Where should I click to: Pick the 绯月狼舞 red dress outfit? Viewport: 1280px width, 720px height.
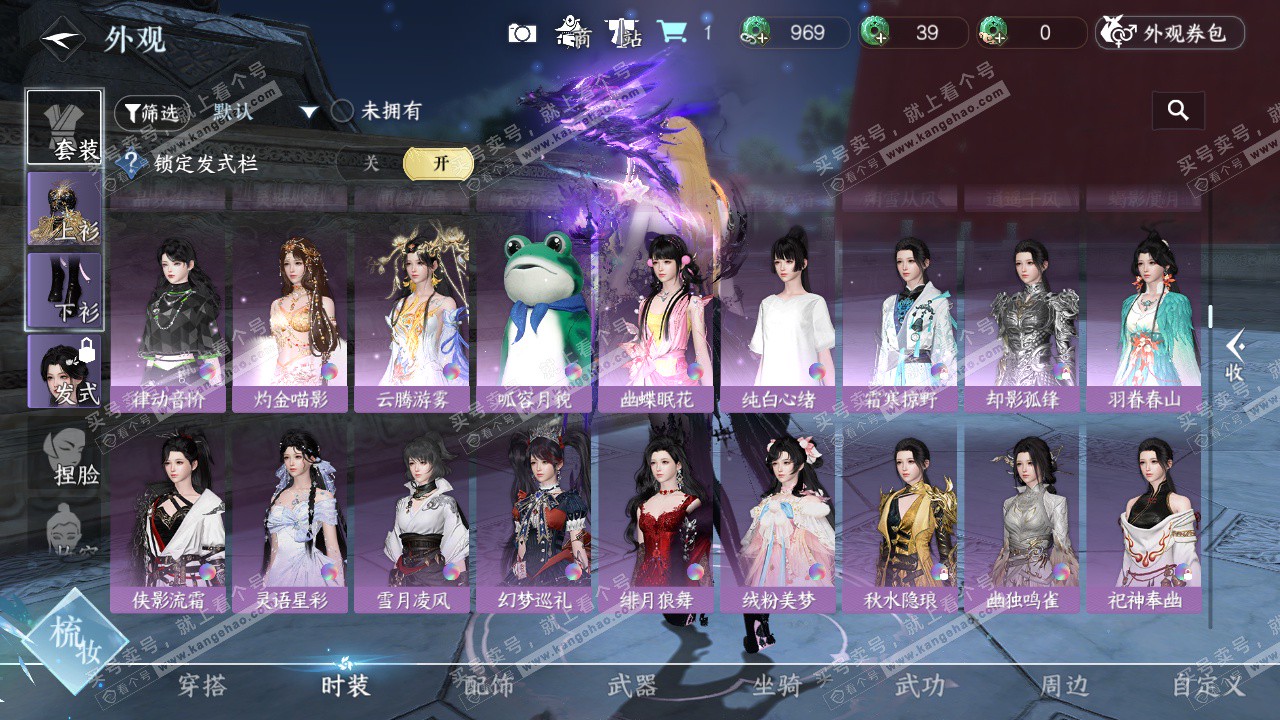click(x=655, y=520)
